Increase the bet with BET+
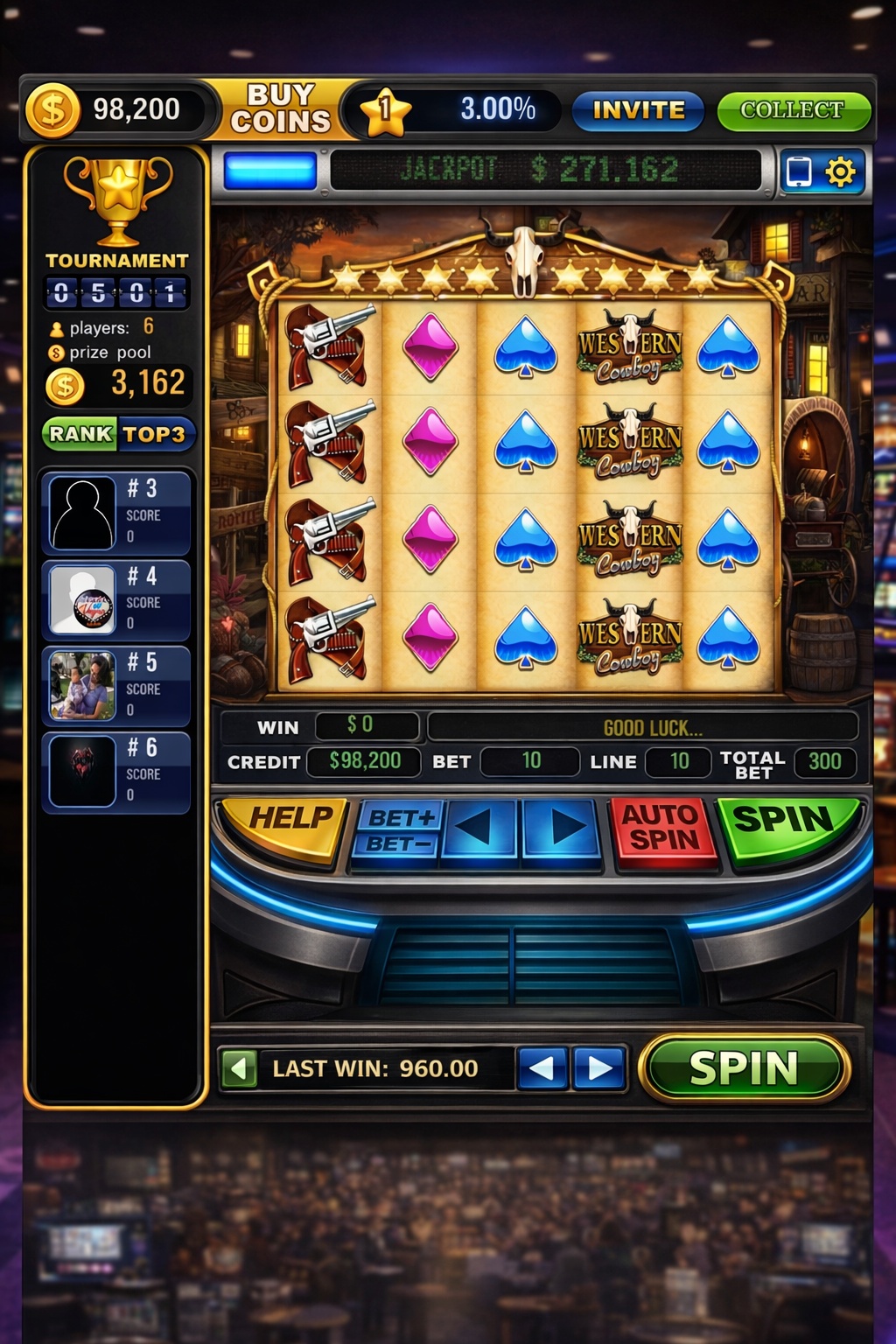This screenshot has height=1344, width=896. pyautogui.click(x=401, y=817)
